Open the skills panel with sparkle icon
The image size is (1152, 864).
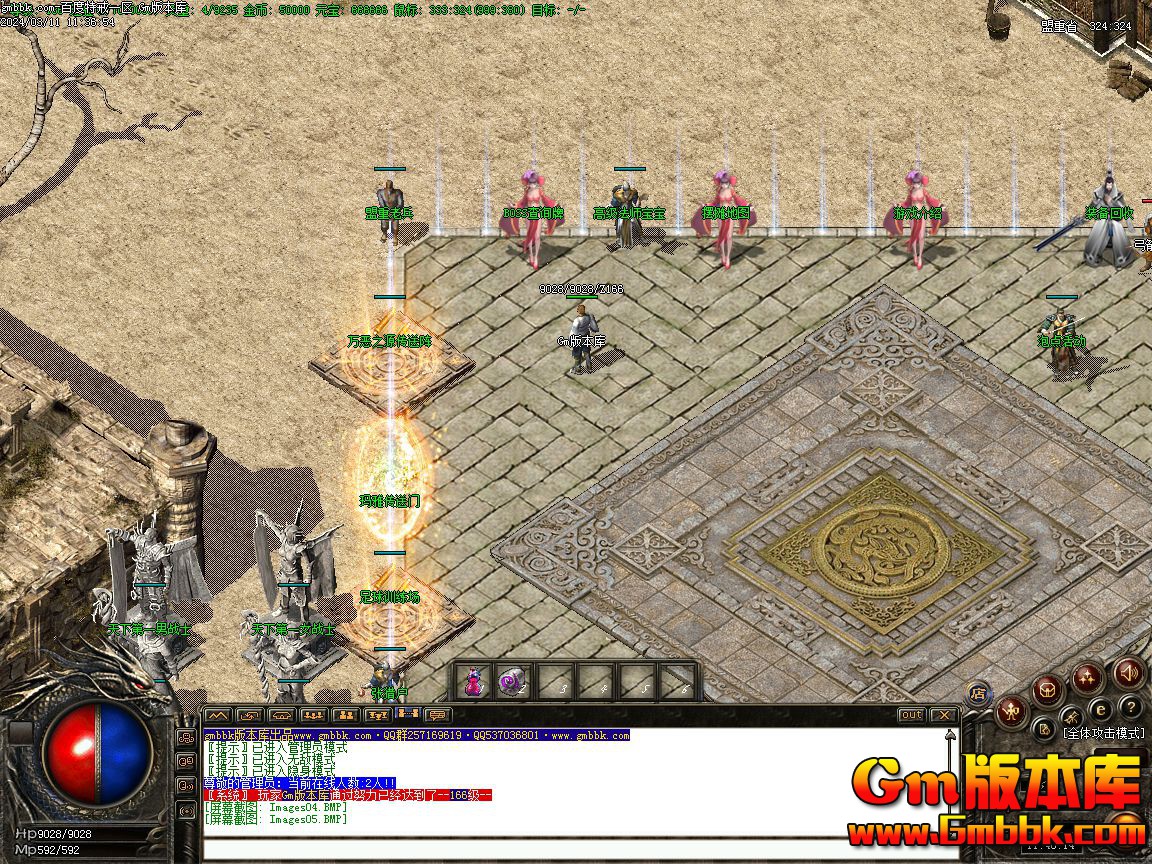tap(1087, 679)
